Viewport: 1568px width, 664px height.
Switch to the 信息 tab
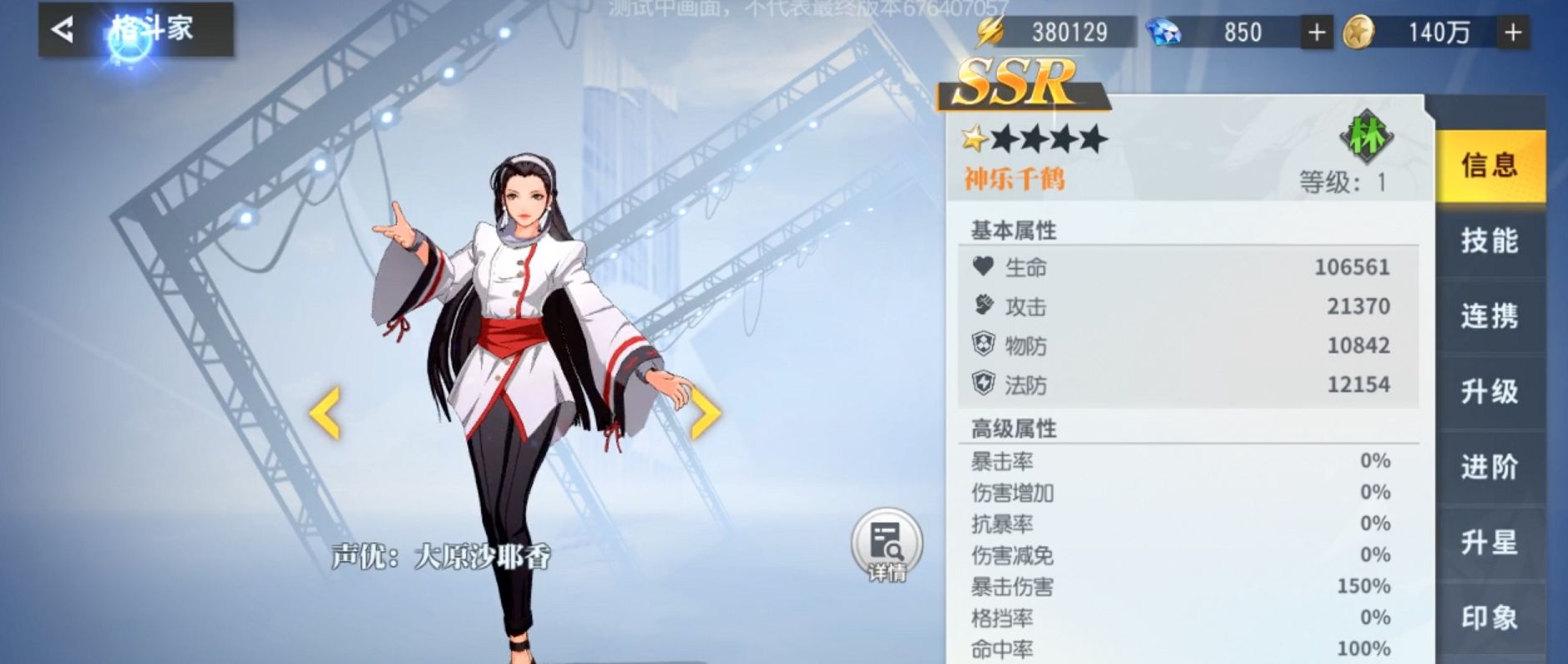(1489, 165)
